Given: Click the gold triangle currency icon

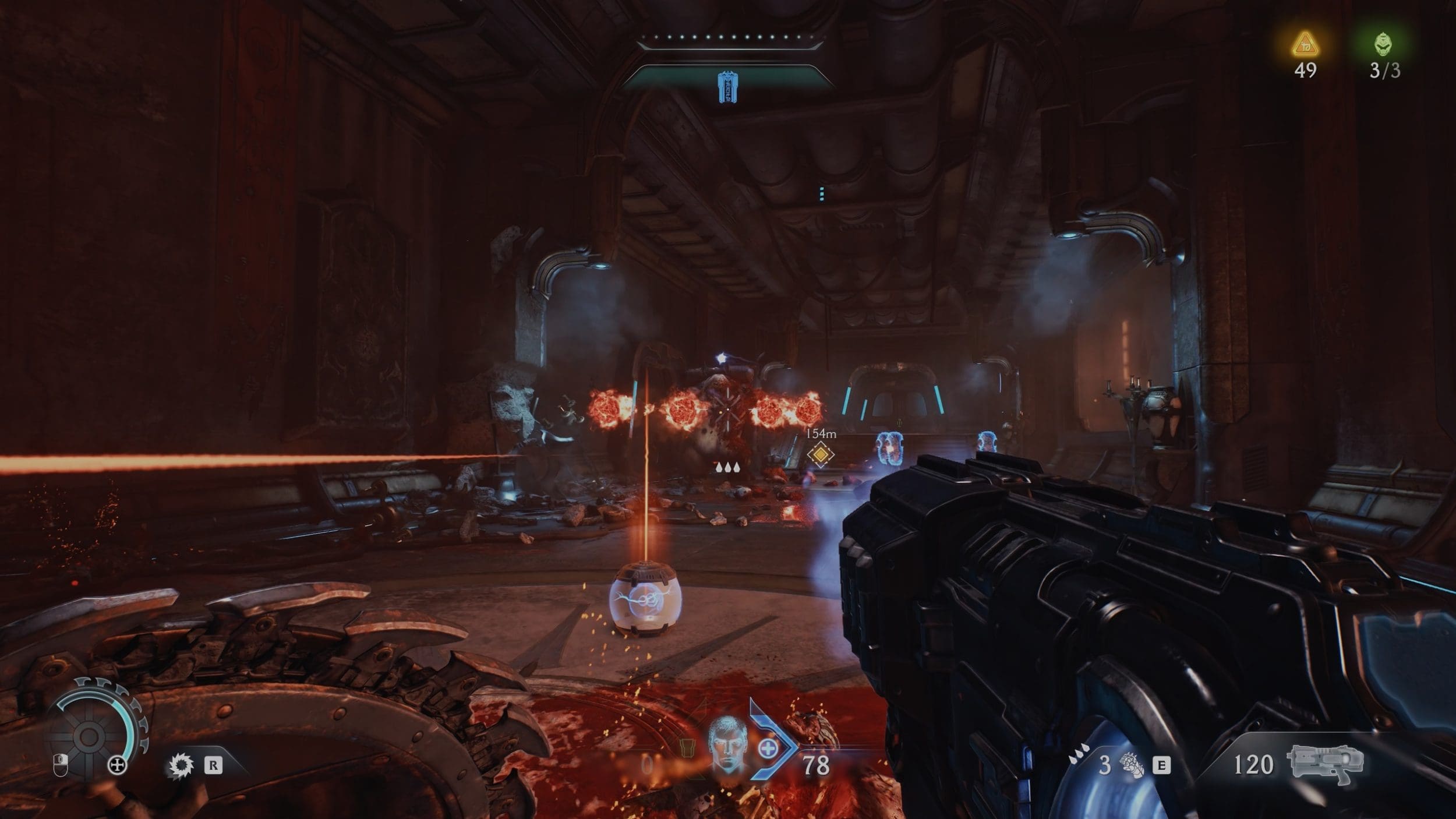Looking at the screenshot, I should coord(1305,44).
